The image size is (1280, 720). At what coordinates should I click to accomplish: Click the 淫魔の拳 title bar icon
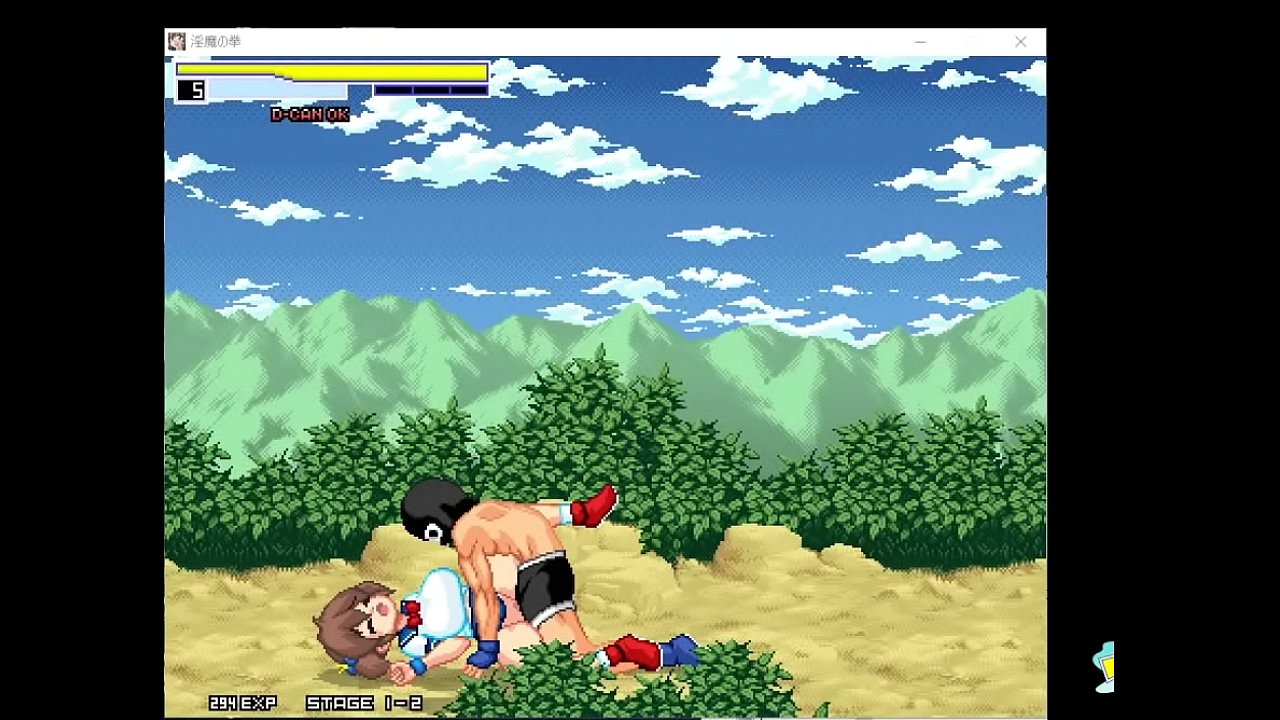pyautogui.click(x=175, y=41)
